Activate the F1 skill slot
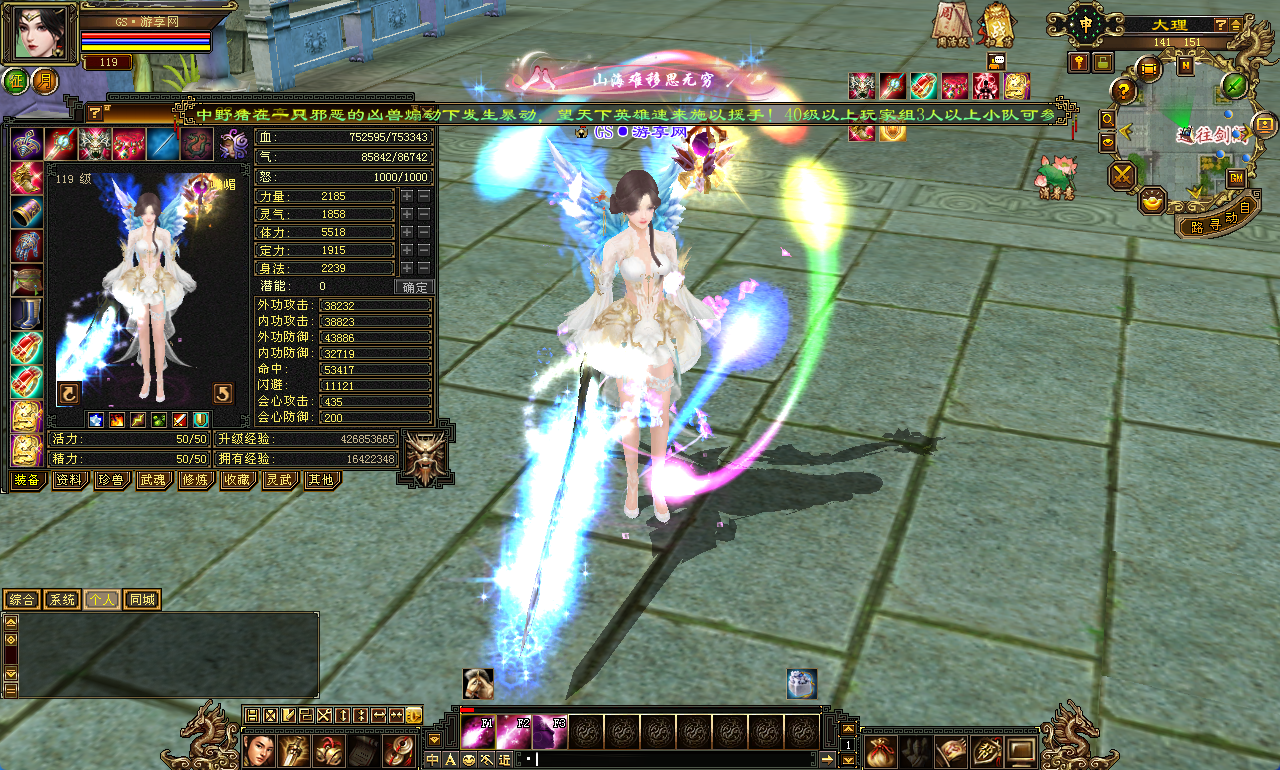This screenshot has height=770, width=1280. 478,731
